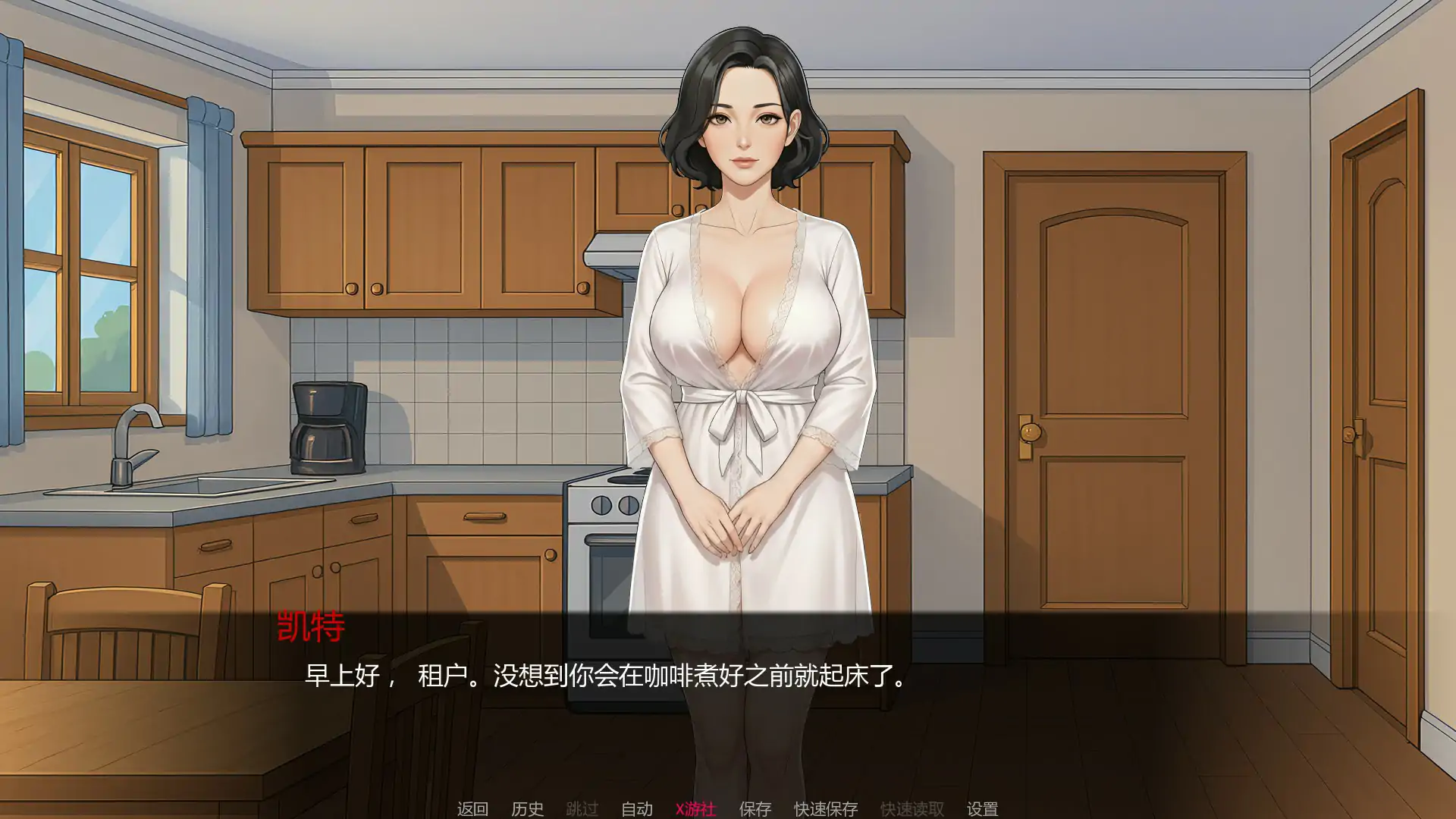Turn on 自动 auto-read mode

637,808
